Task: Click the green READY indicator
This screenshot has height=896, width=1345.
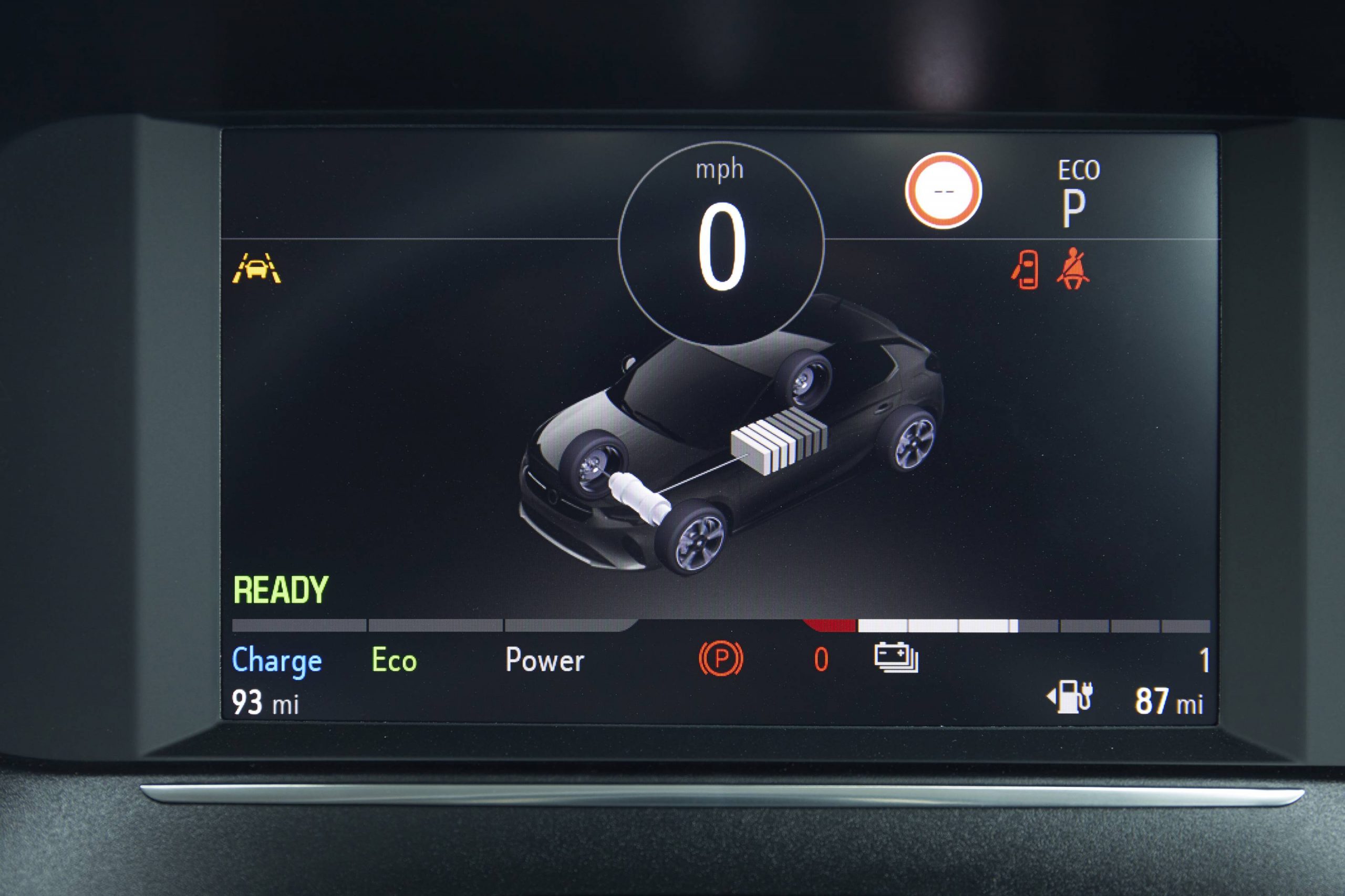Action: 281,590
